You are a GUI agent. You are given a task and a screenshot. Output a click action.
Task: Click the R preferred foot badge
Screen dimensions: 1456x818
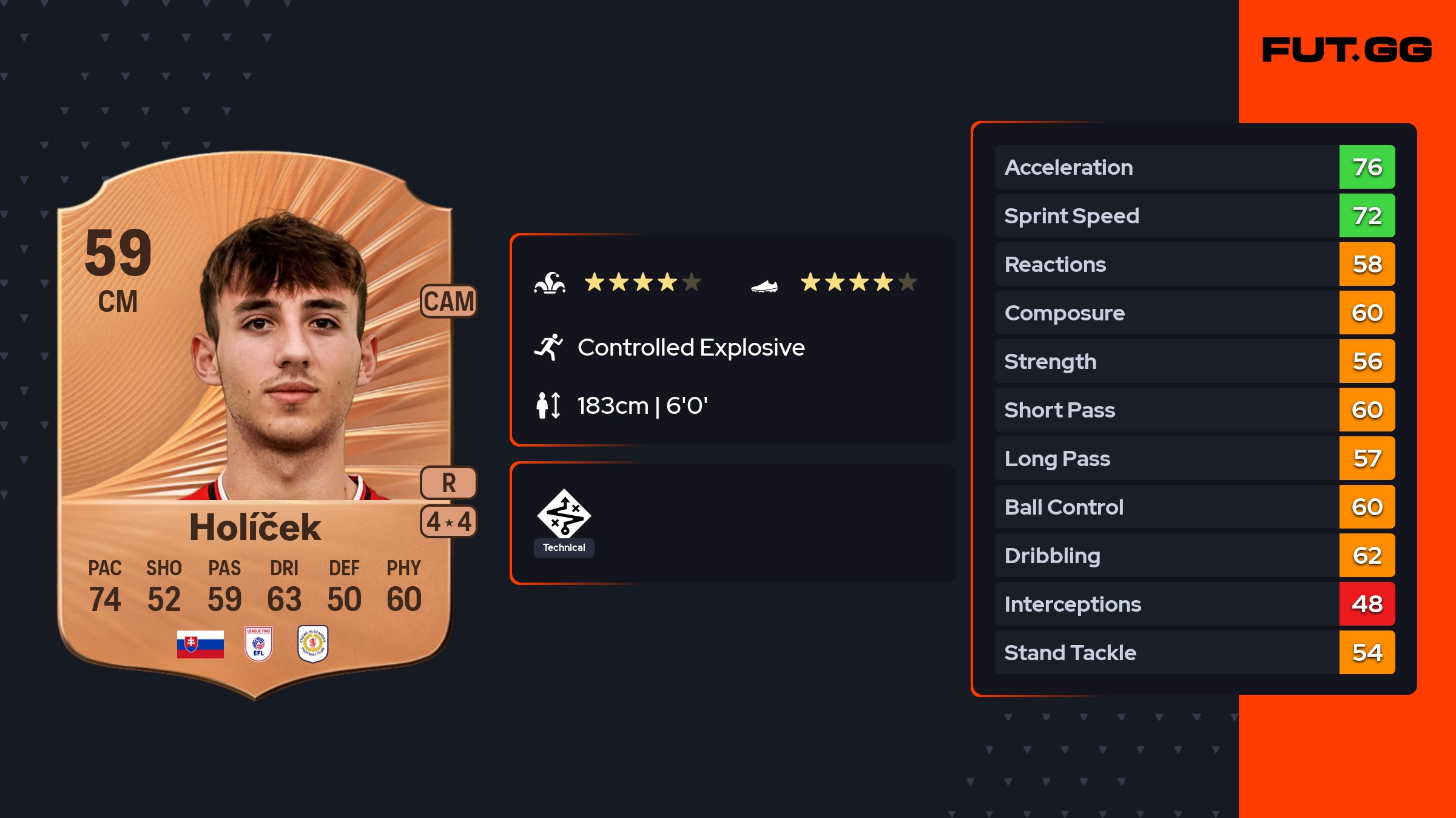[x=449, y=483]
